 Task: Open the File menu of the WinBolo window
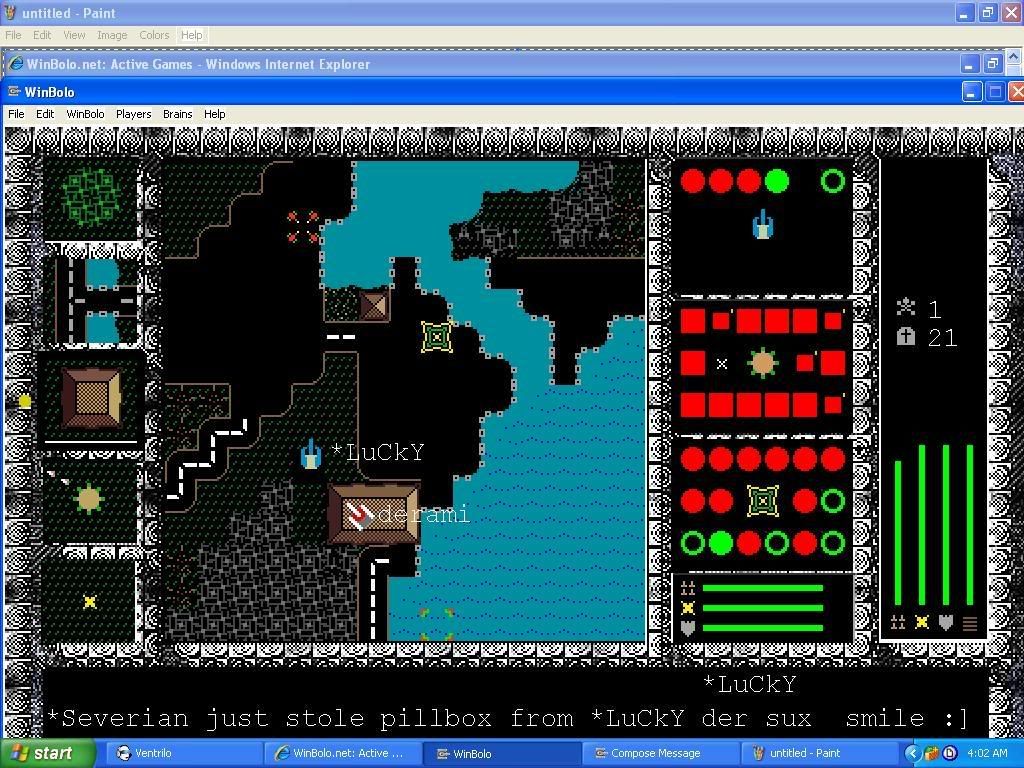16,114
